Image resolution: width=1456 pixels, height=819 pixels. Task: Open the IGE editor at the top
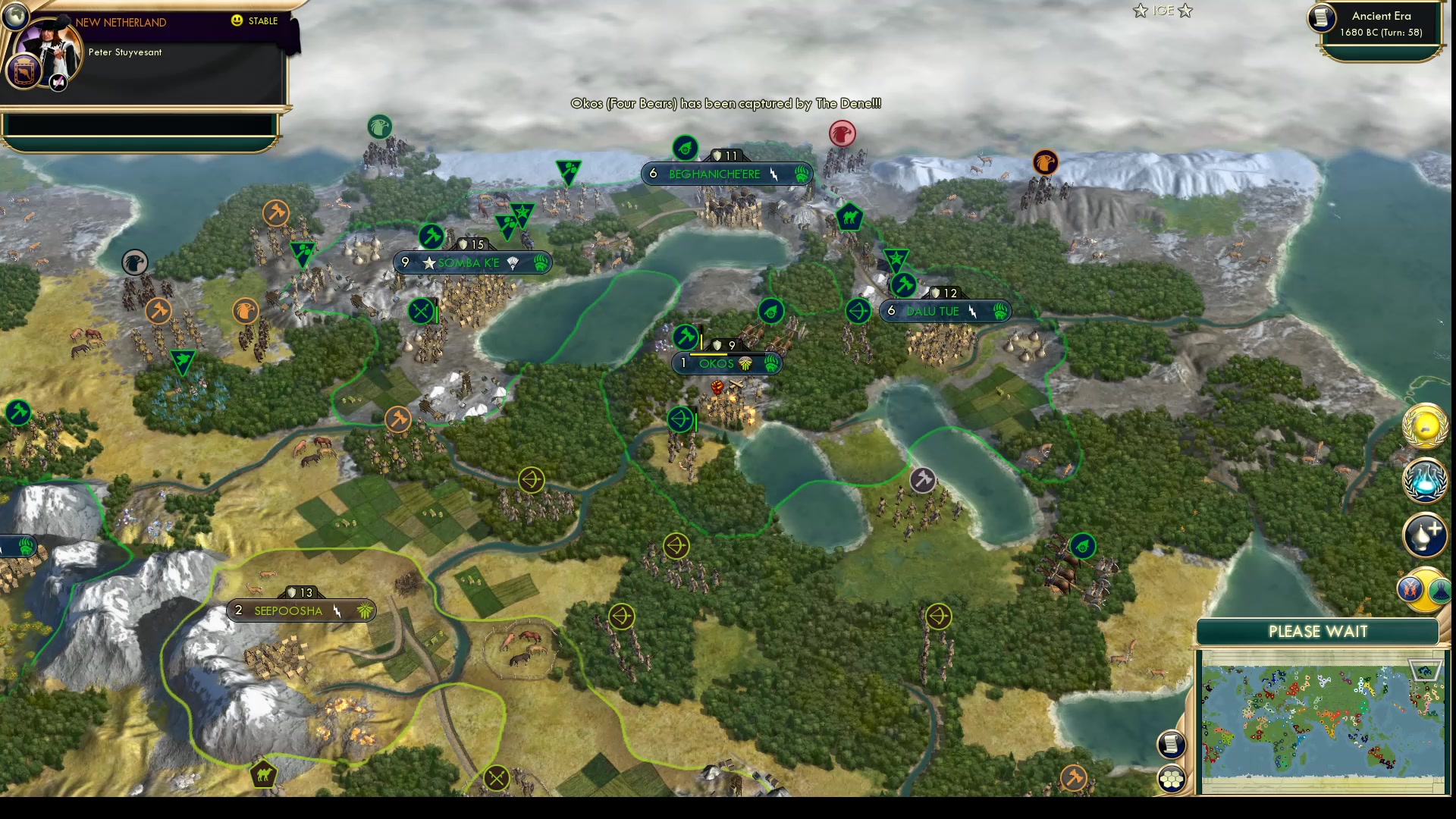[x=1163, y=11]
